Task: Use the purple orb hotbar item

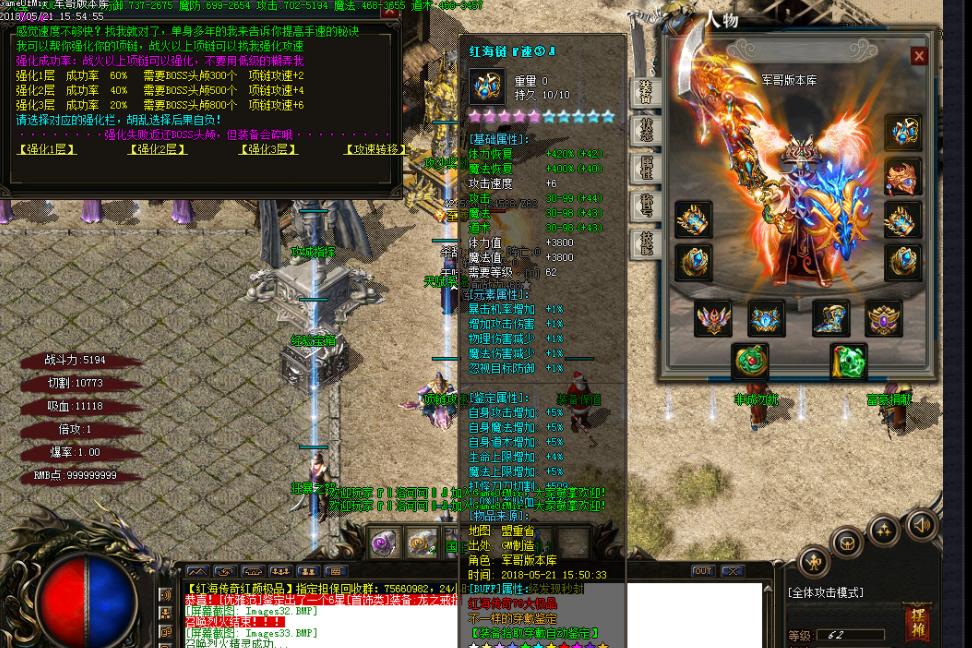Action: pyautogui.click(x=385, y=543)
